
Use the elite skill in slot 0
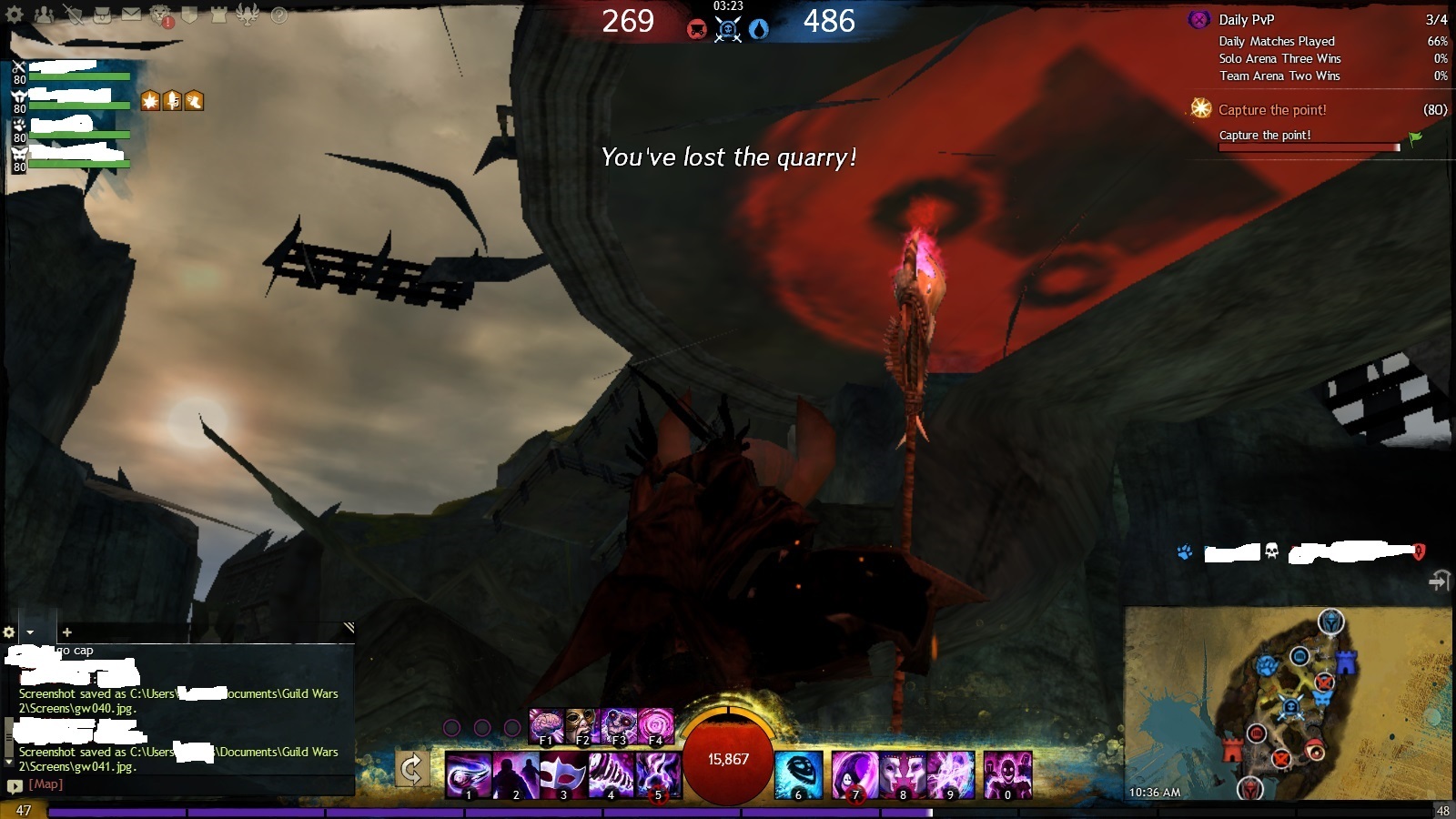click(x=1007, y=774)
